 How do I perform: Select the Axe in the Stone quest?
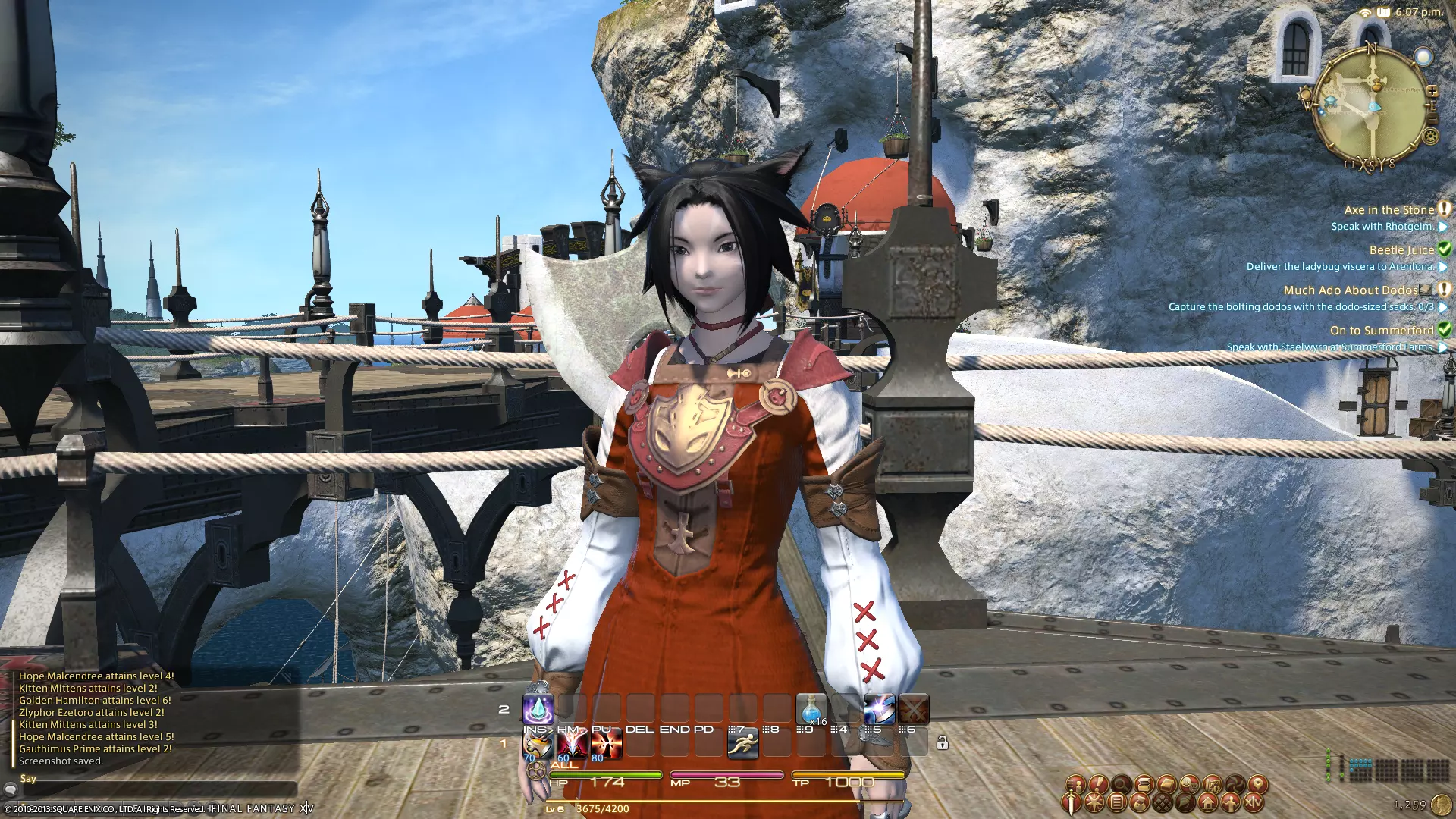(1389, 210)
